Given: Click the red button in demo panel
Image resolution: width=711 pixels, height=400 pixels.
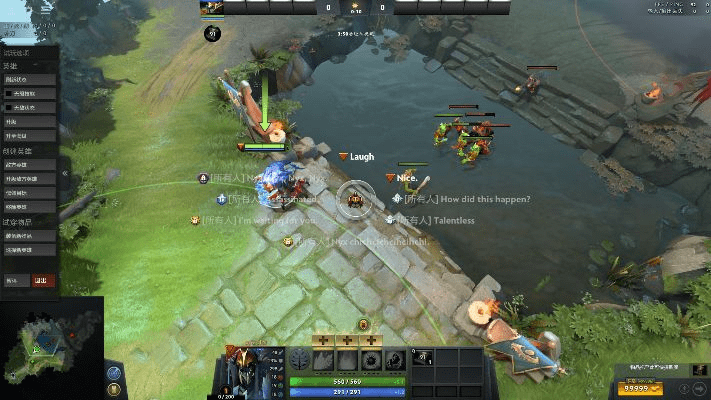Looking at the screenshot, I should [x=43, y=281].
